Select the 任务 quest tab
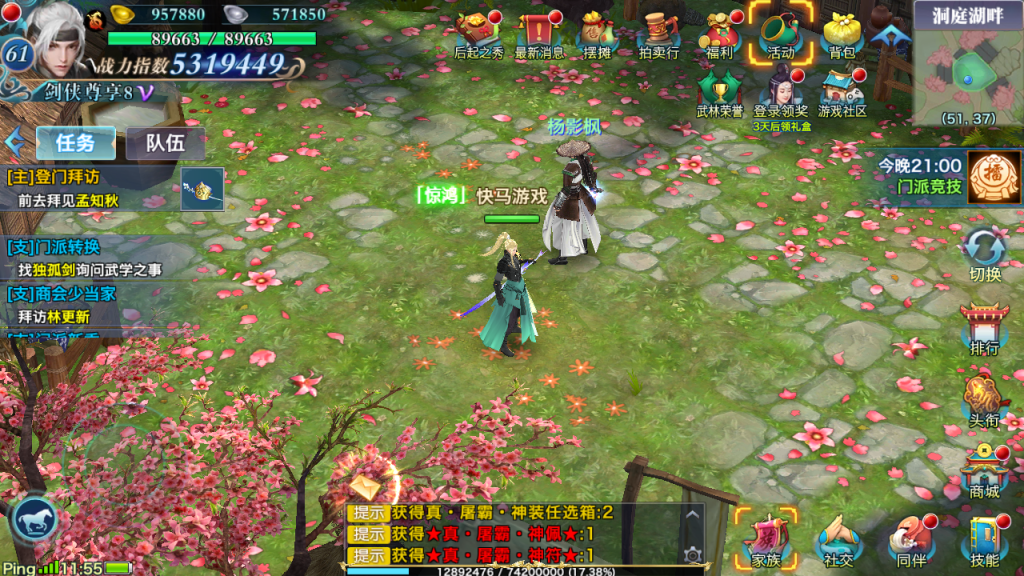 pos(76,143)
